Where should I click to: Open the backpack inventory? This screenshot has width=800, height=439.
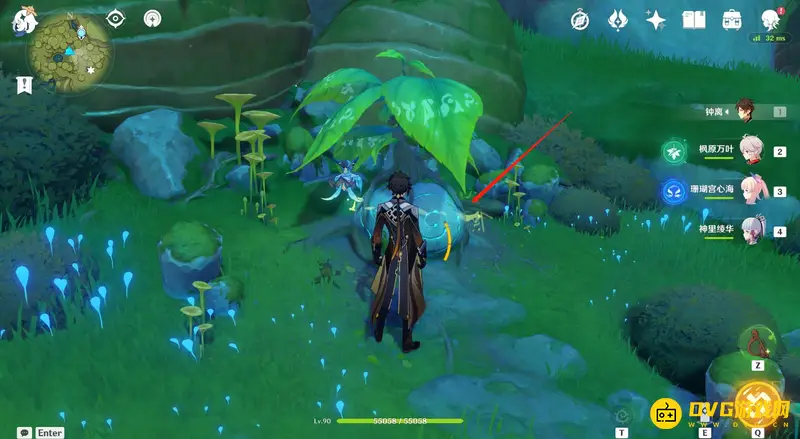click(x=732, y=19)
